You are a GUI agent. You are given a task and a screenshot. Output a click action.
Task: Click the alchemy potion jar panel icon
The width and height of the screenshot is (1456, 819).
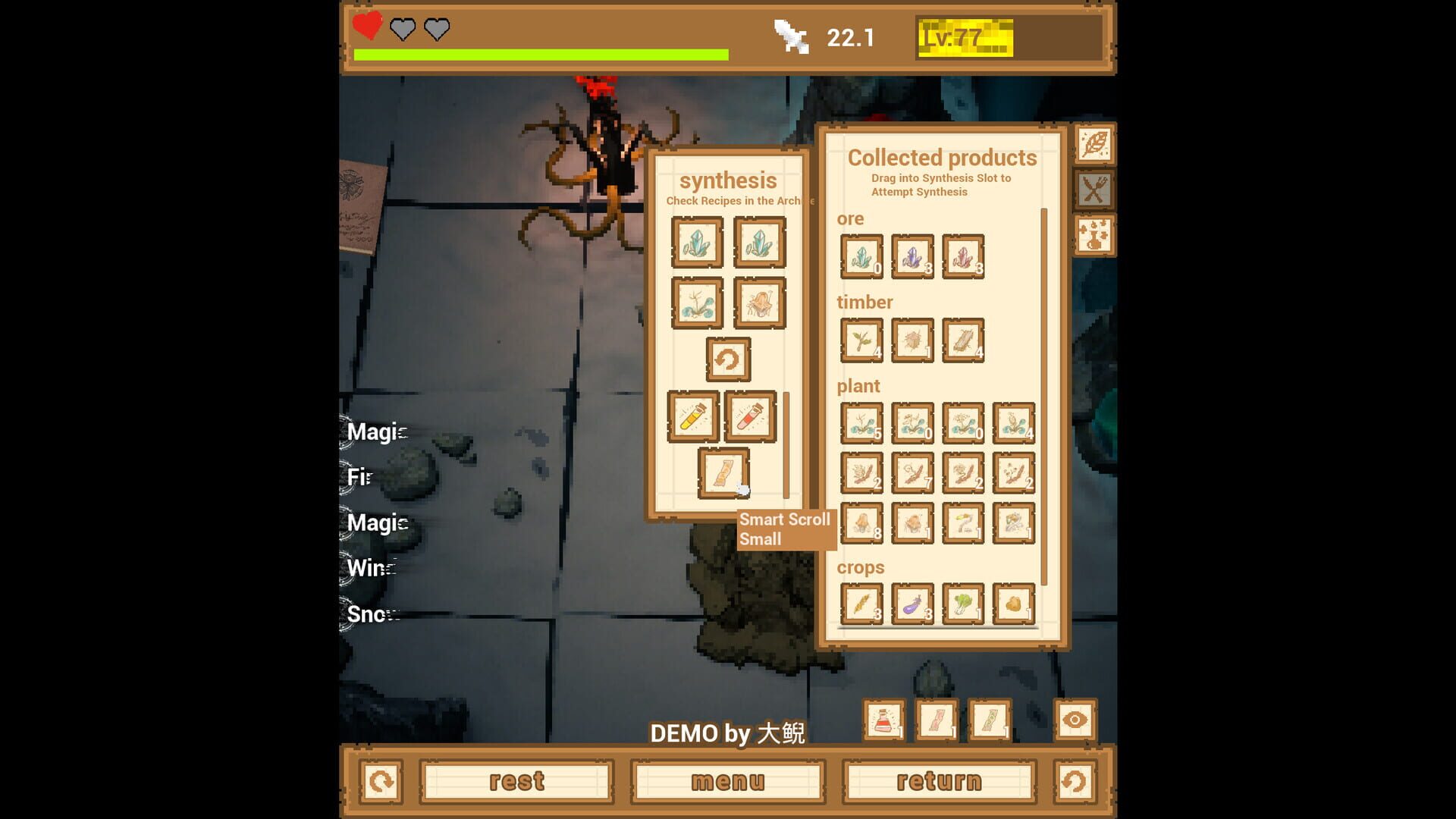pos(1094,236)
